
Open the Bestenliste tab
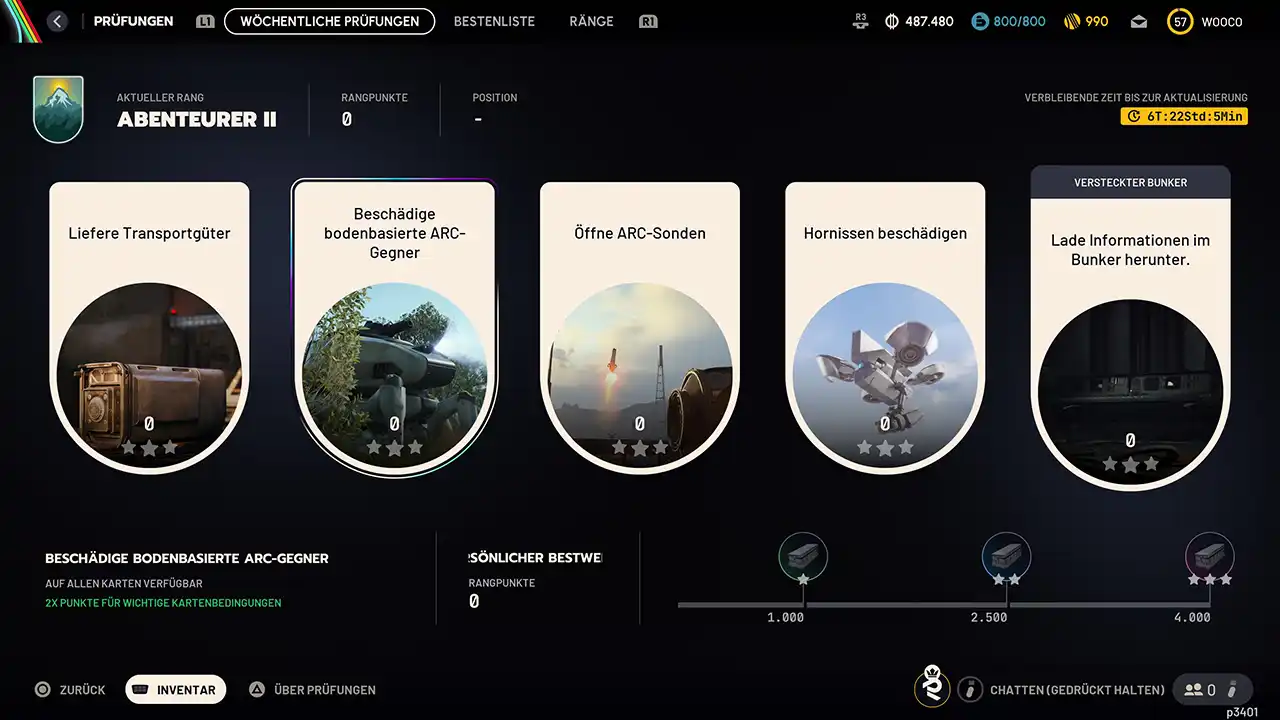pos(494,21)
